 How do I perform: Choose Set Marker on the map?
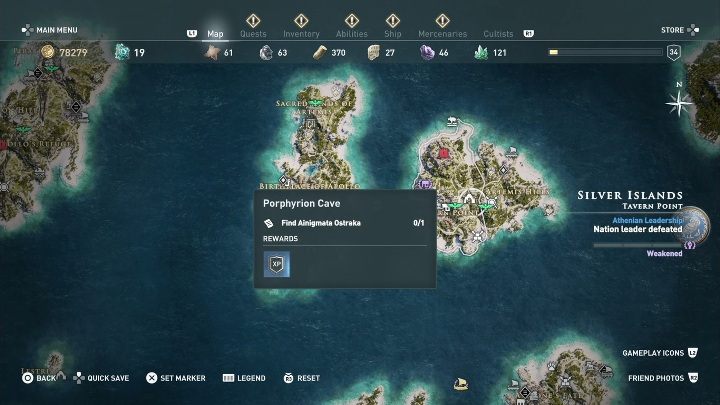(x=176, y=378)
